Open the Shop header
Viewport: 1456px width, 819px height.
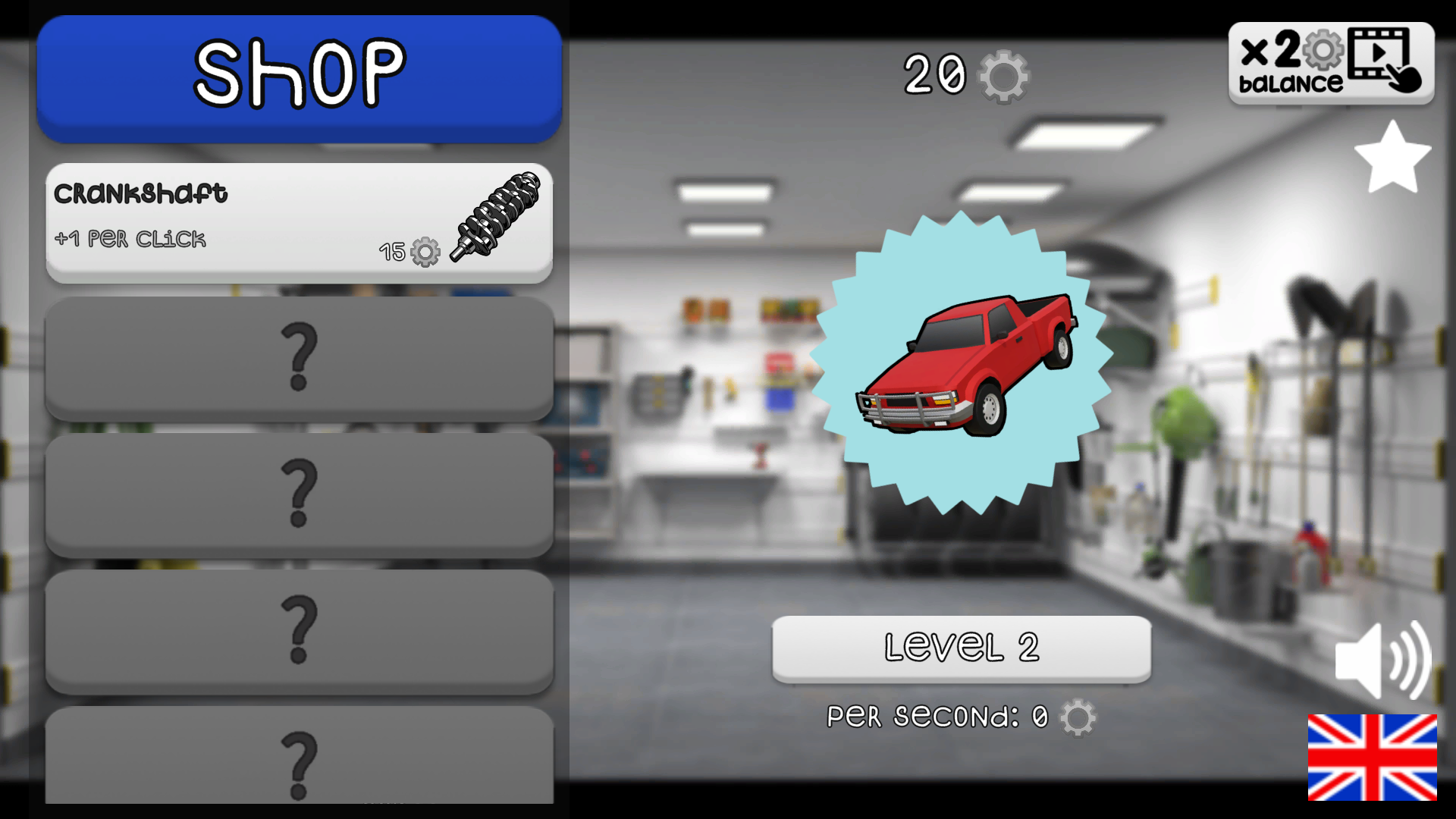click(x=299, y=72)
